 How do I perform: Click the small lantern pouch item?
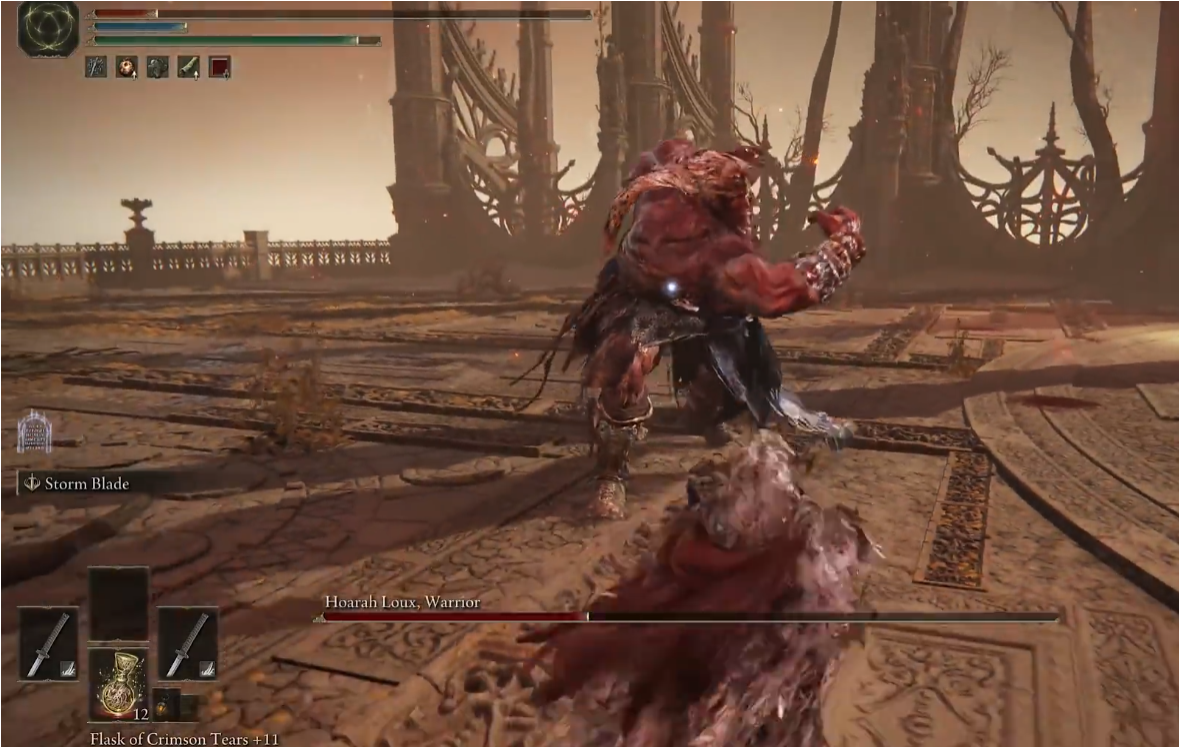click(x=163, y=704)
